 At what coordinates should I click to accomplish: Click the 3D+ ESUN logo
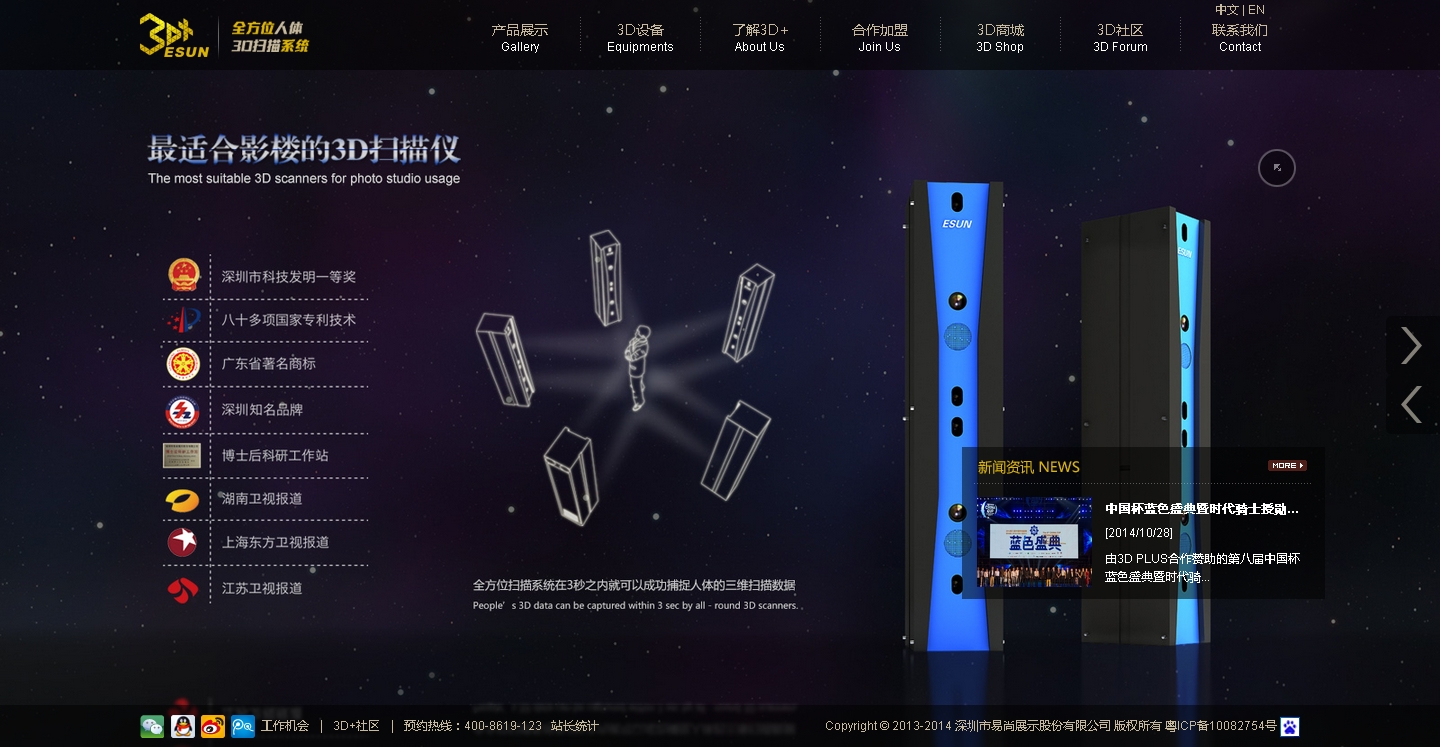point(174,35)
